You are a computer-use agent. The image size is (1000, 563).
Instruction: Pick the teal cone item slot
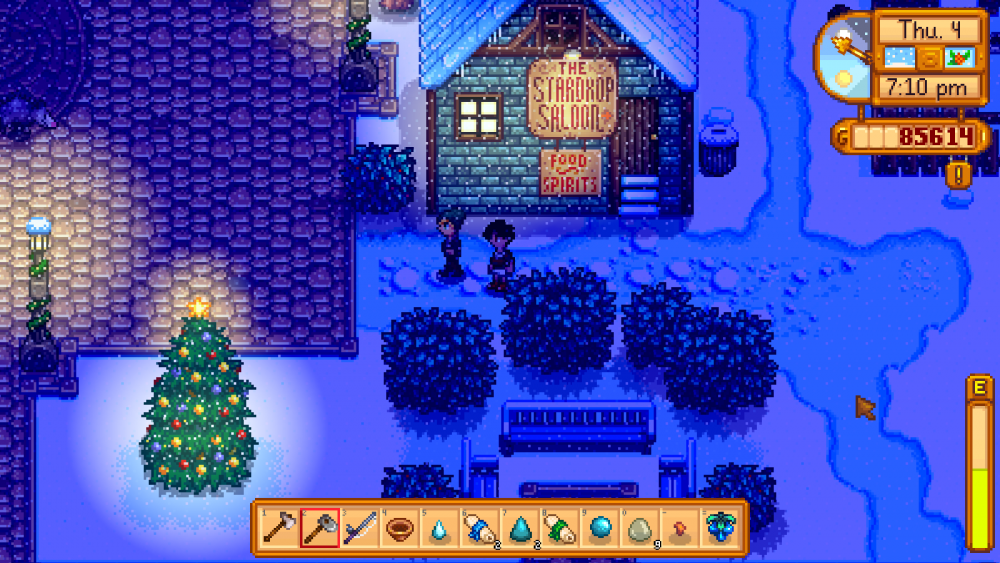pos(519,526)
